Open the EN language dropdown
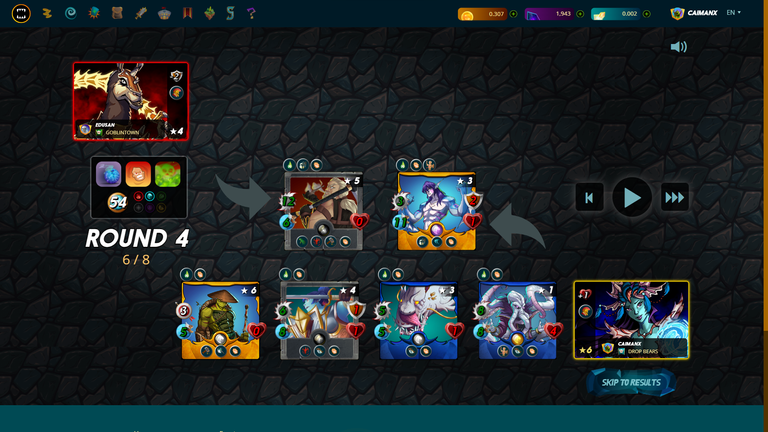The image size is (768, 432). (x=733, y=13)
